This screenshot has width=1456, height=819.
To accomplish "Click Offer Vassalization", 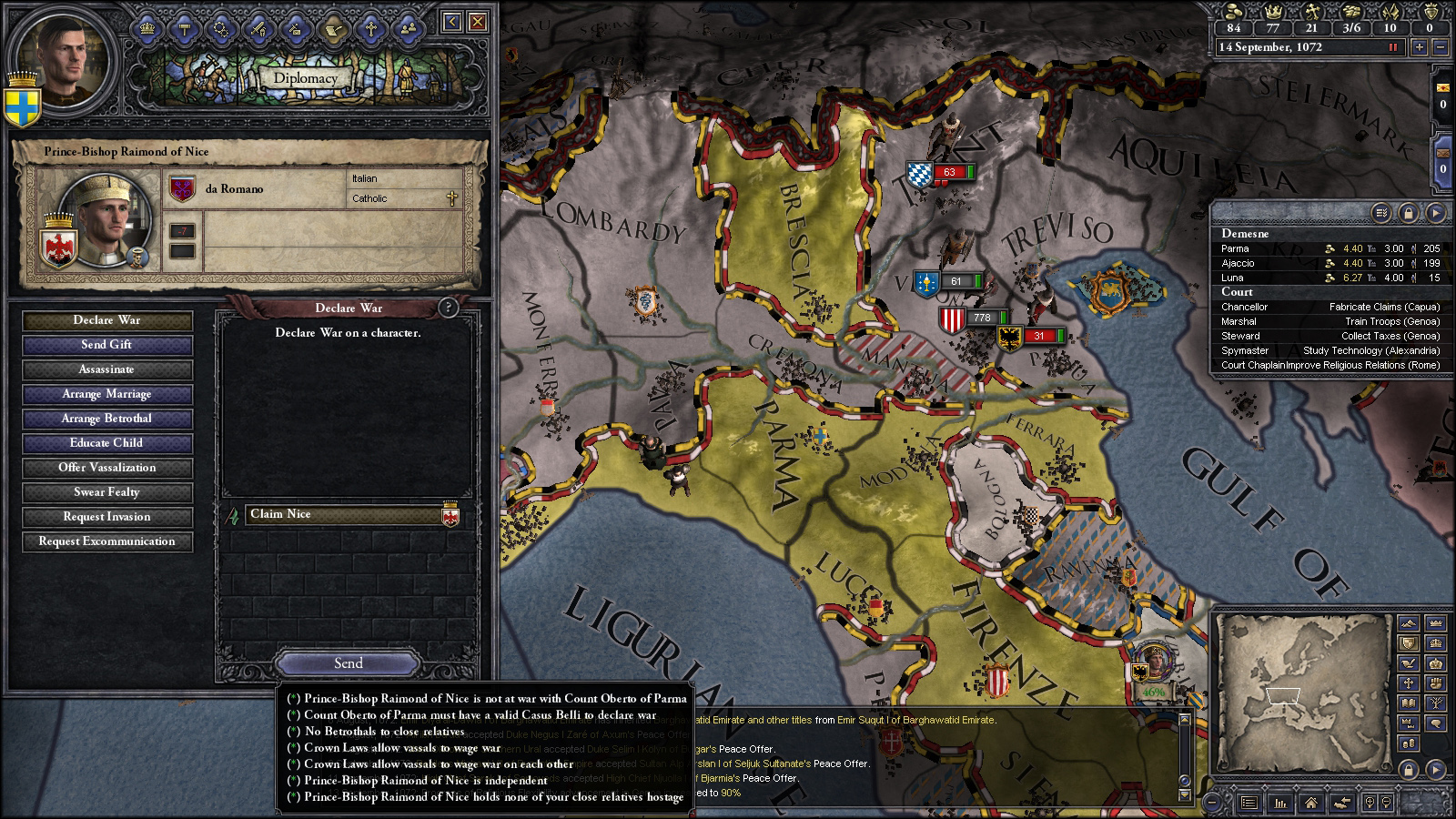I will pyautogui.click(x=107, y=468).
